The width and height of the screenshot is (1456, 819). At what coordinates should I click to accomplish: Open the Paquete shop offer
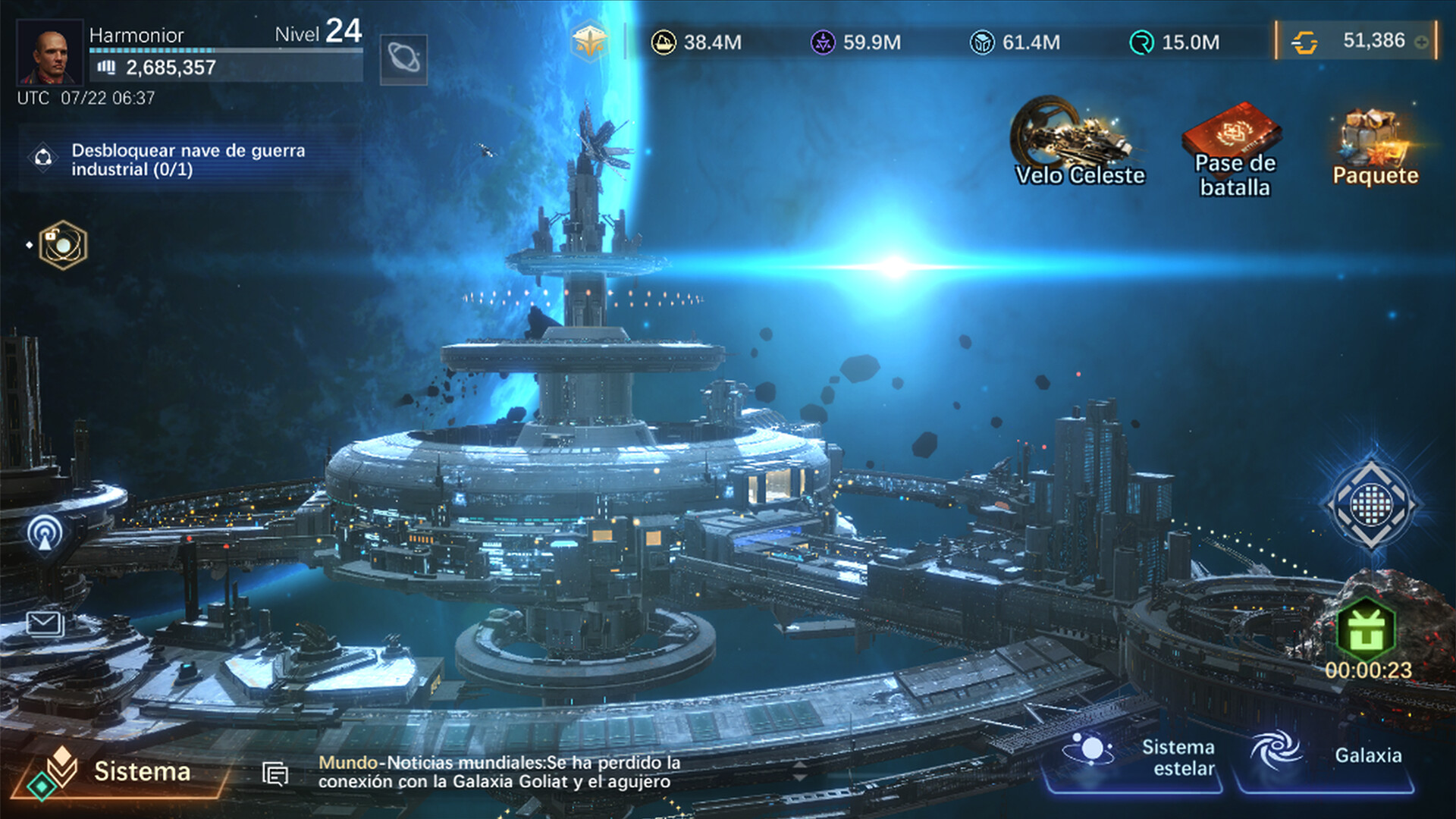point(1374,148)
